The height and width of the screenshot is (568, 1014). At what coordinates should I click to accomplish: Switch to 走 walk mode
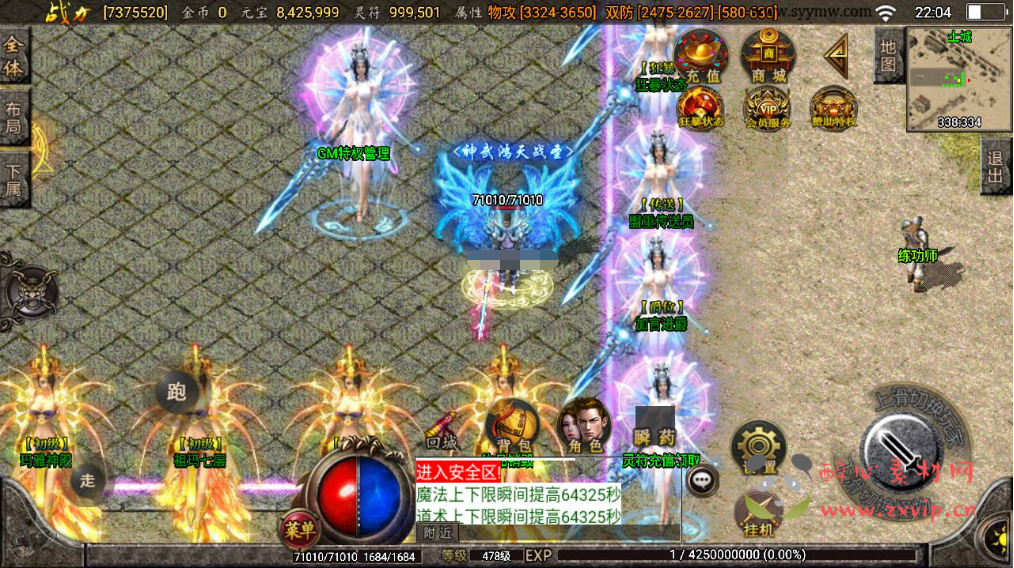pos(88,480)
